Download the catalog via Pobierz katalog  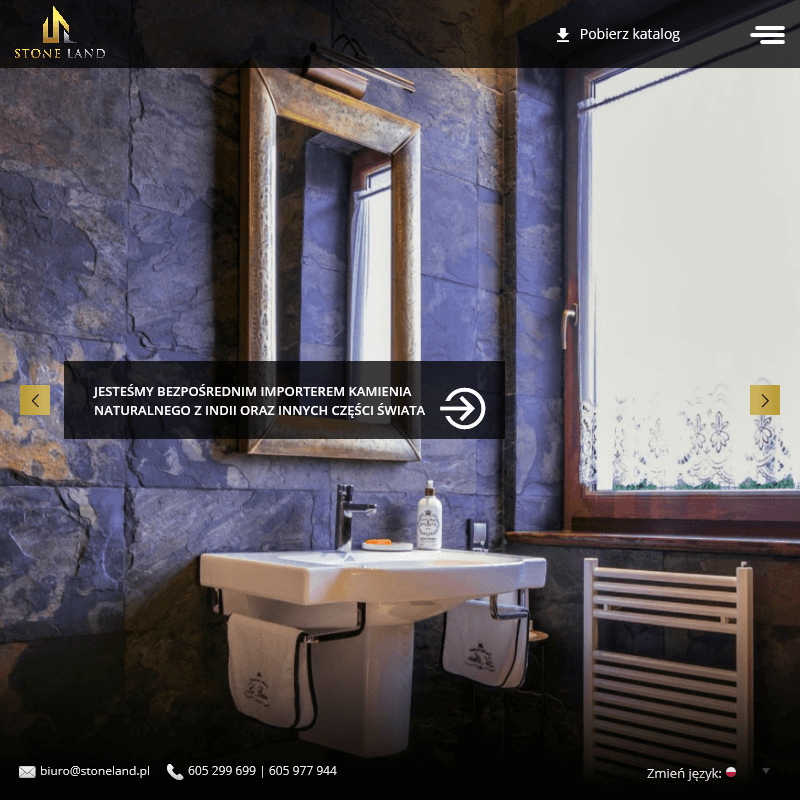tap(618, 34)
